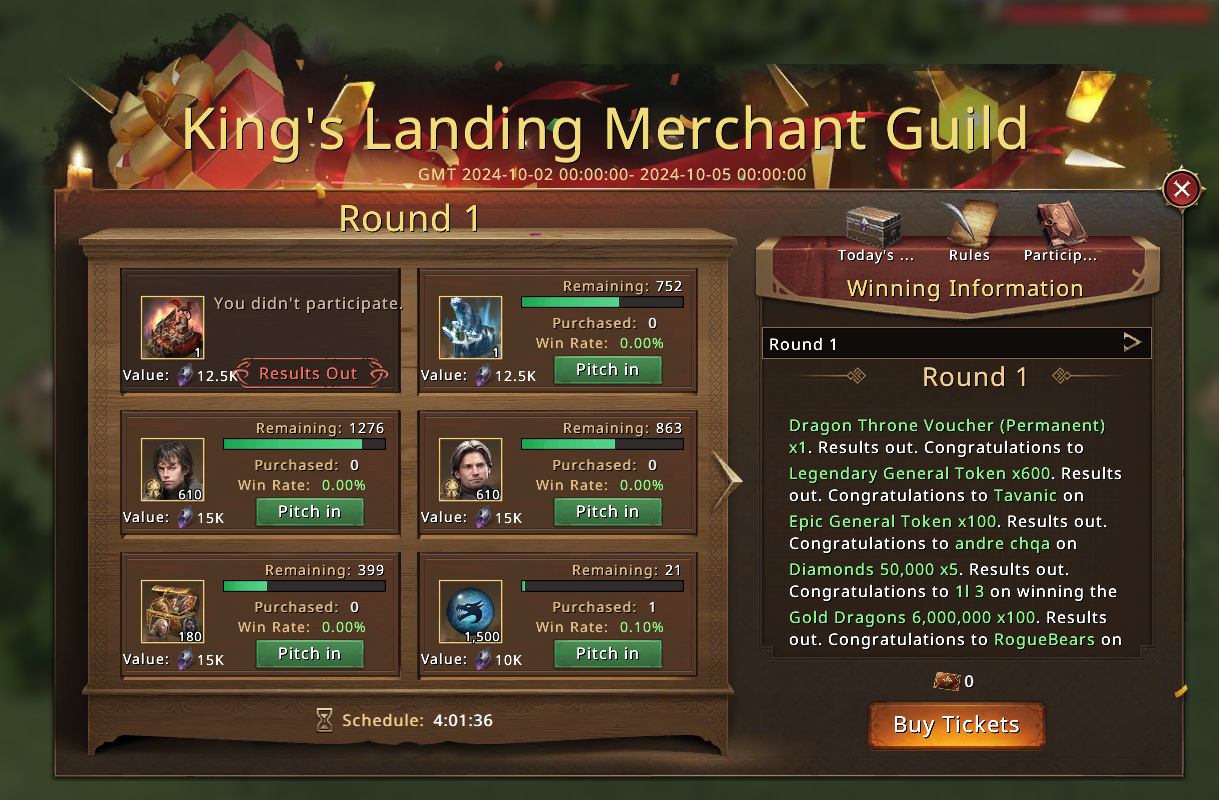This screenshot has width=1219, height=800.
Task: Buy Tickets with the orange button
Action: point(956,725)
